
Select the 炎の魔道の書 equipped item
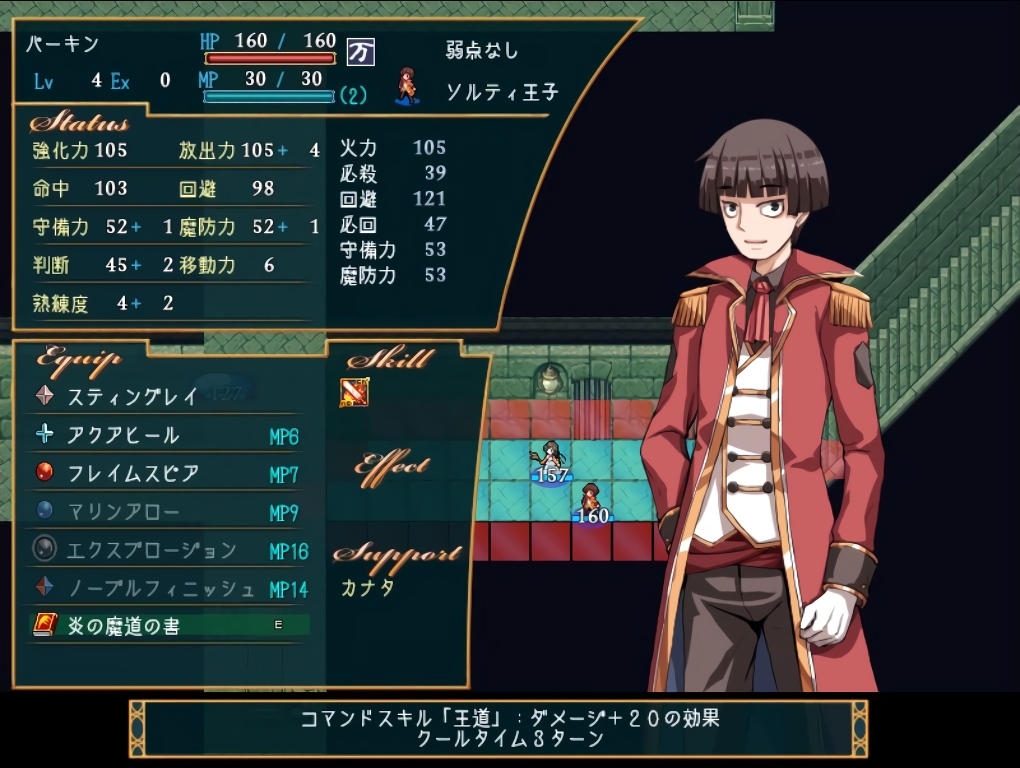coord(124,626)
